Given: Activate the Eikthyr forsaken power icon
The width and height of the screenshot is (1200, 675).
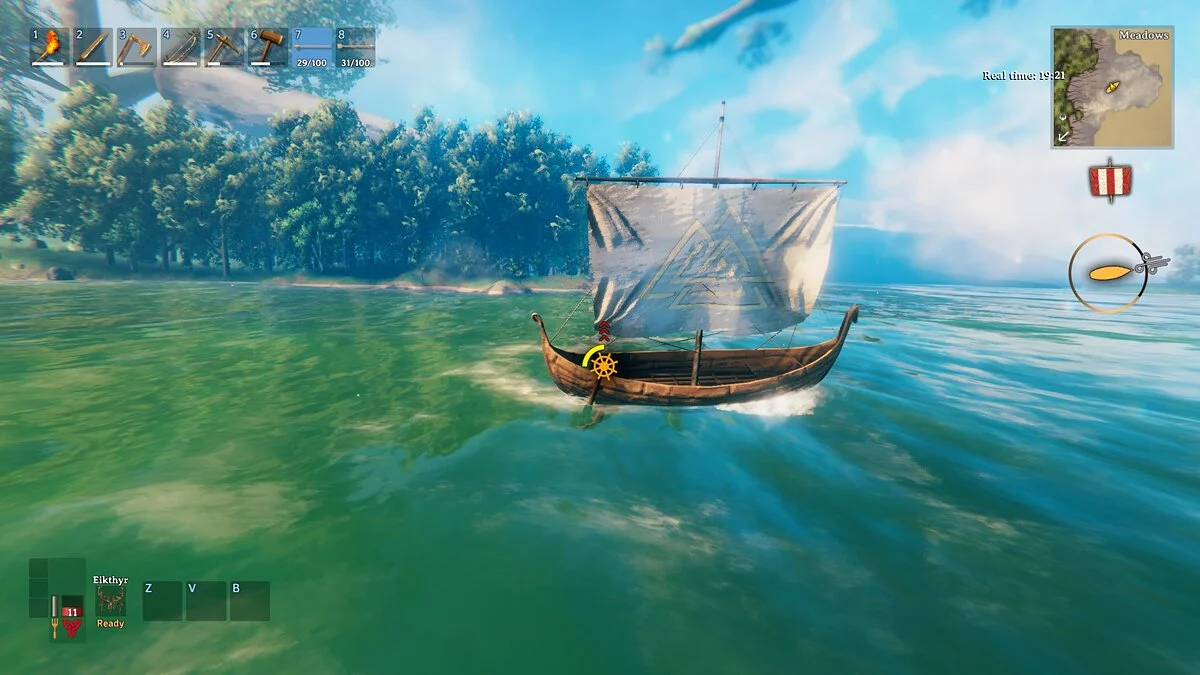Looking at the screenshot, I should click(110, 600).
